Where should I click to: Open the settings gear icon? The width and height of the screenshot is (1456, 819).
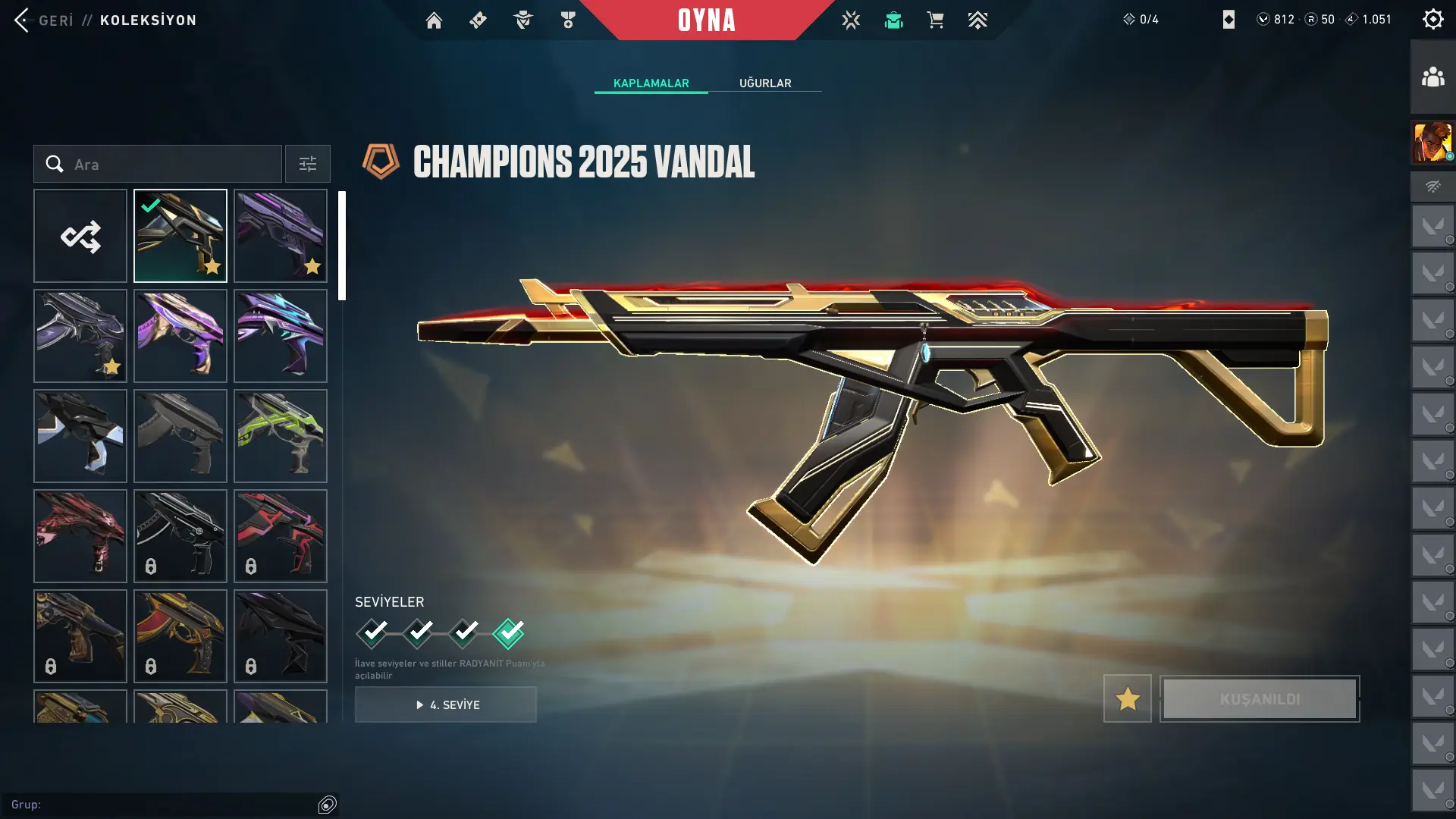pyautogui.click(x=1432, y=19)
